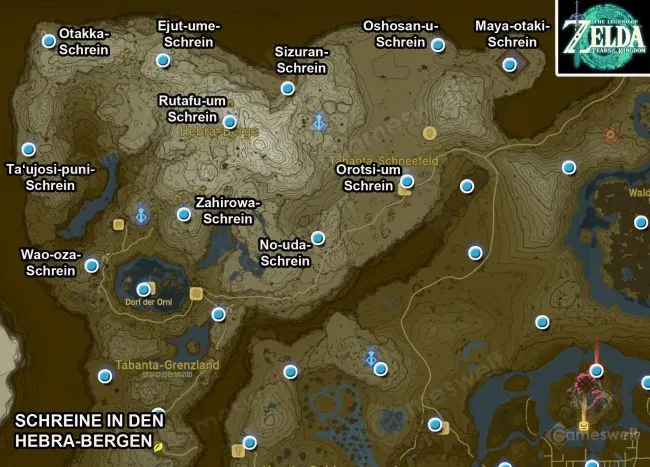
Task: Click the No-uda-Schrein shrine marker
Action: (x=317, y=238)
